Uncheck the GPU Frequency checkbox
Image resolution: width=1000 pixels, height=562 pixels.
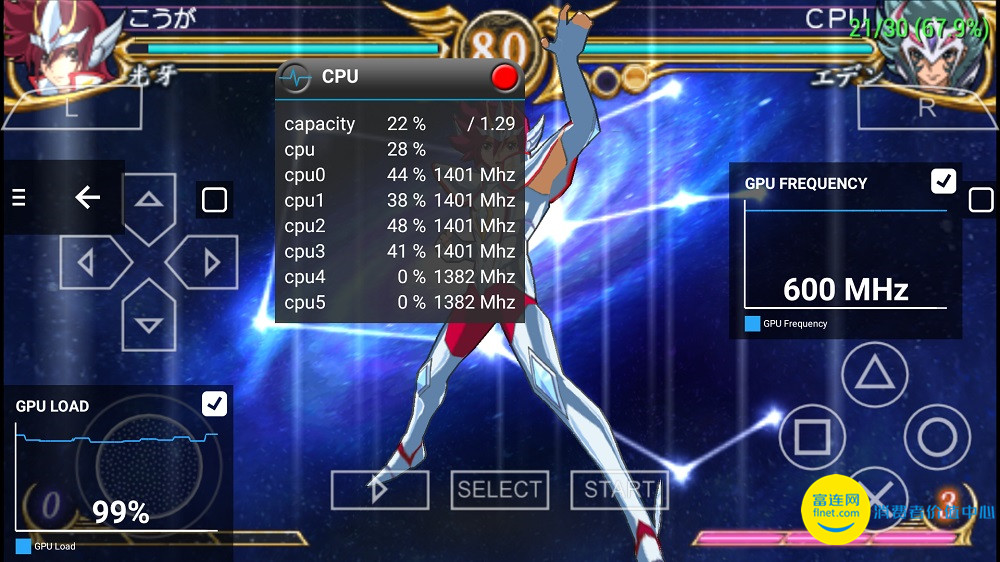pos(943,181)
